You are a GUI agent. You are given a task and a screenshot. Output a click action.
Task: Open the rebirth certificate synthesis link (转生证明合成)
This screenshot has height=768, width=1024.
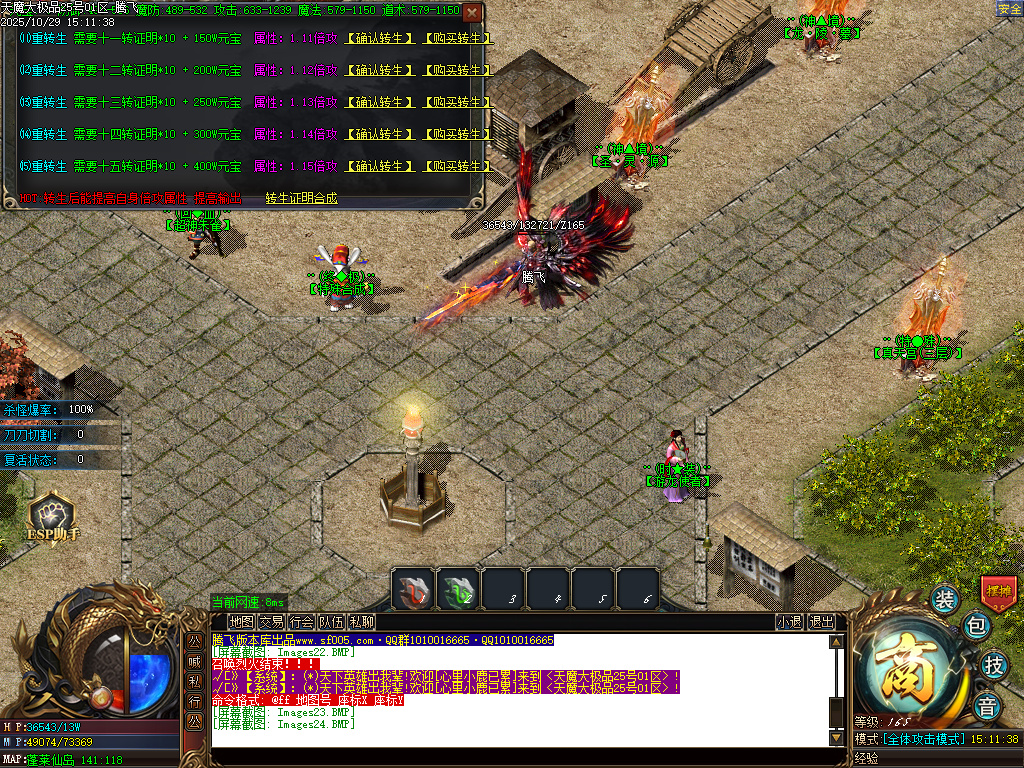pyautogui.click(x=301, y=198)
